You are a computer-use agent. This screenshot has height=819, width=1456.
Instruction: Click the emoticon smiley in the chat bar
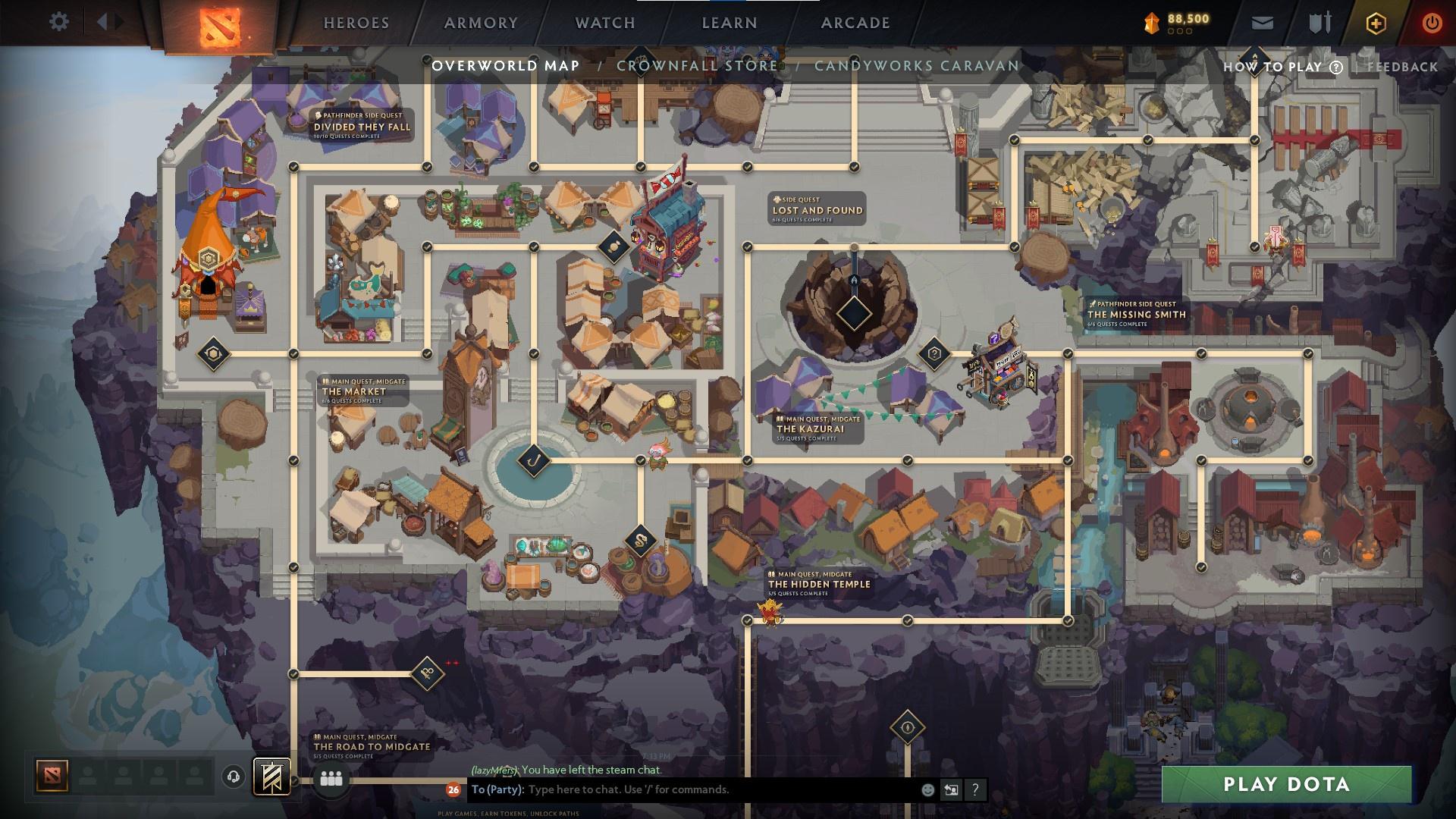click(927, 790)
